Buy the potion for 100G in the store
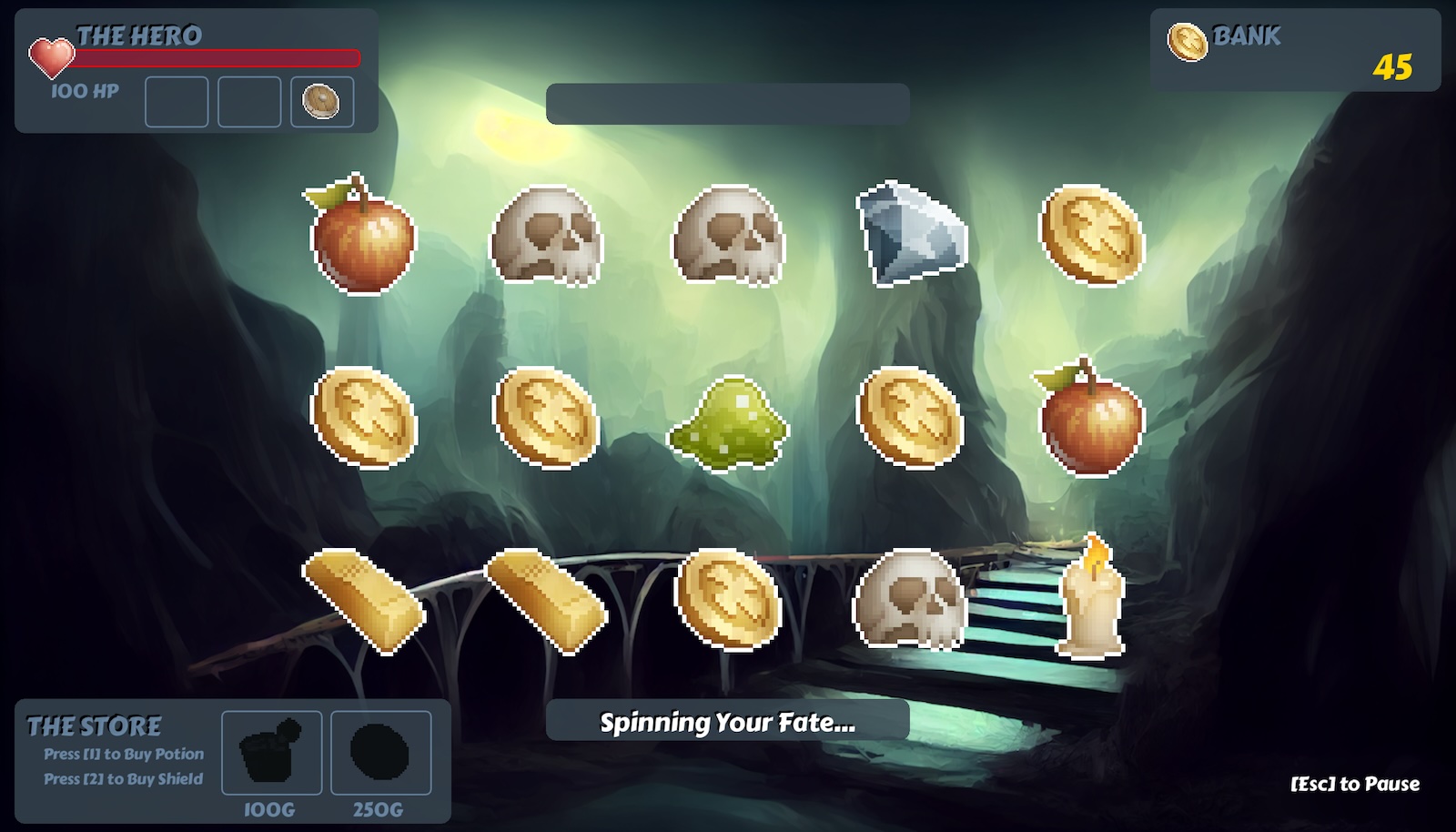The image size is (1456, 832). click(271, 753)
